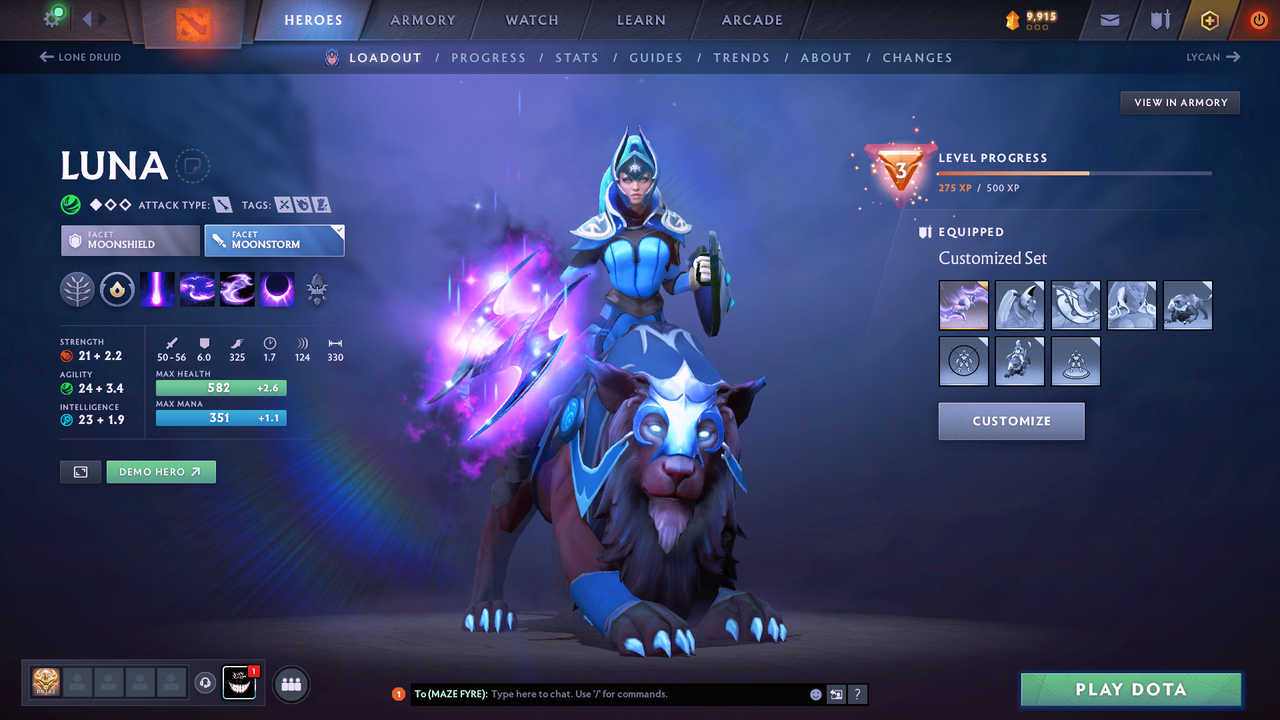This screenshot has height=720, width=1280.
Task: Click the innate ability icon beside talents
Action: pos(117,289)
